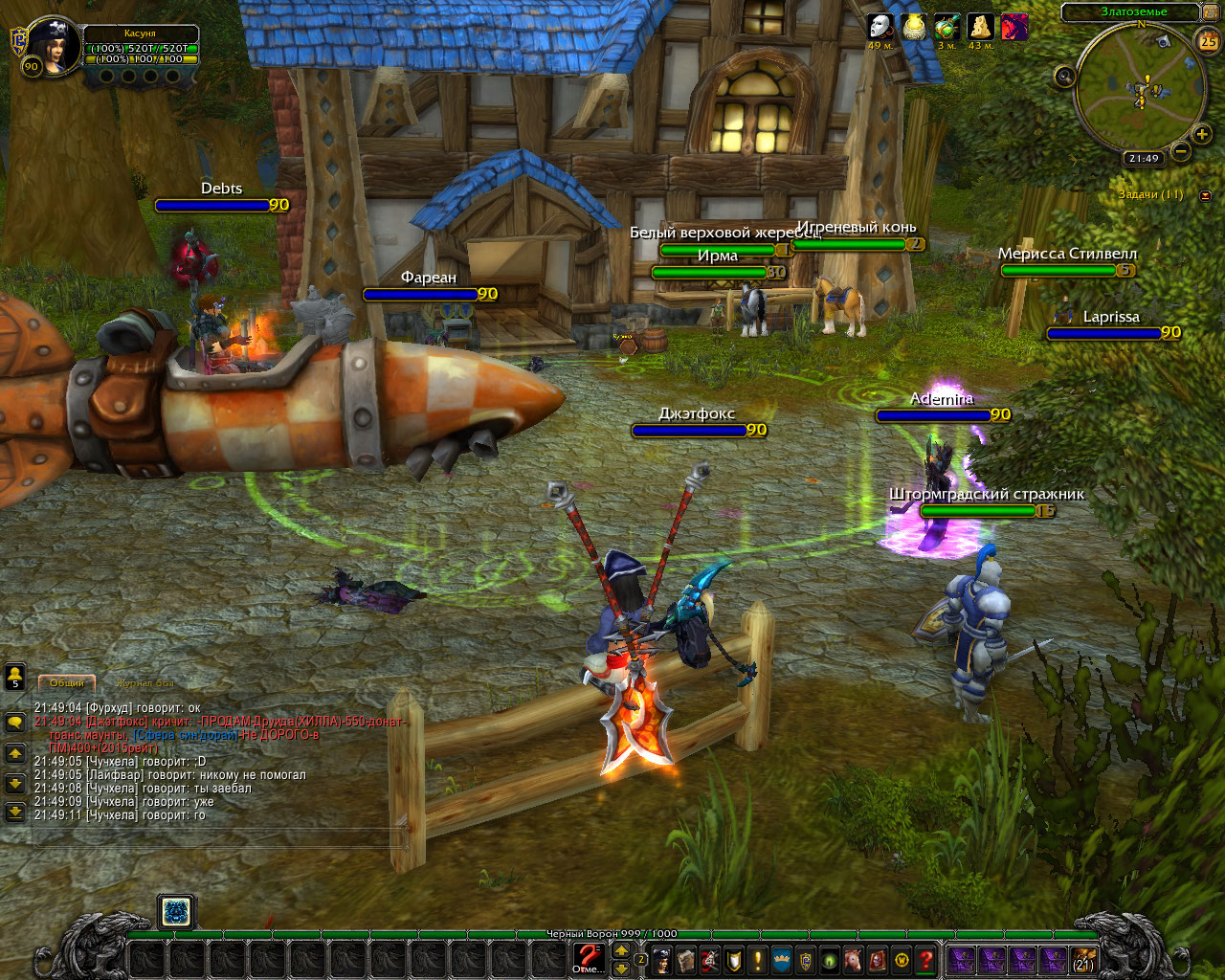Open the backpack showing 21 free slots

(x=1082, y=960)
